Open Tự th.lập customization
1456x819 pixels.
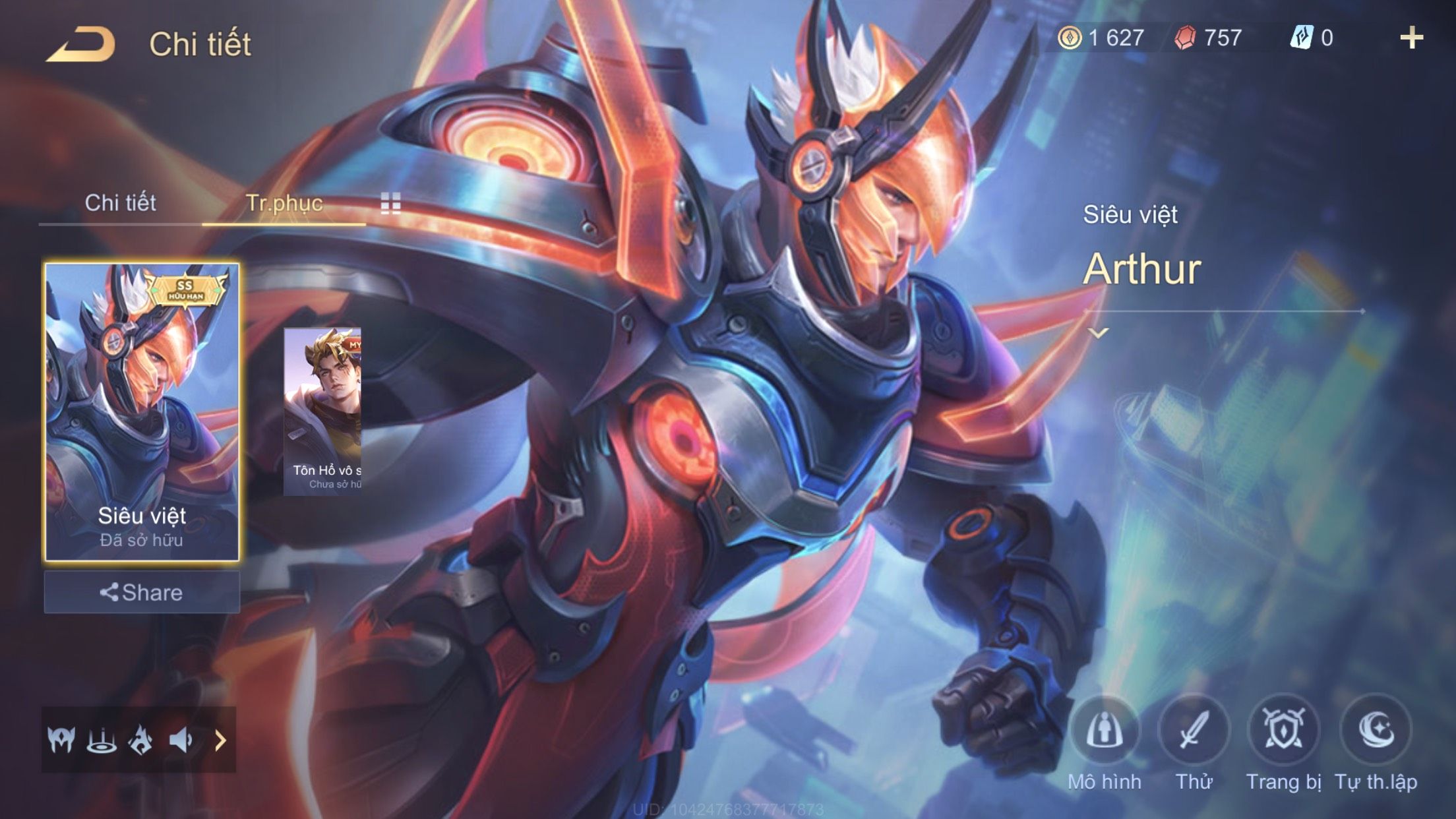(1376, 731)
